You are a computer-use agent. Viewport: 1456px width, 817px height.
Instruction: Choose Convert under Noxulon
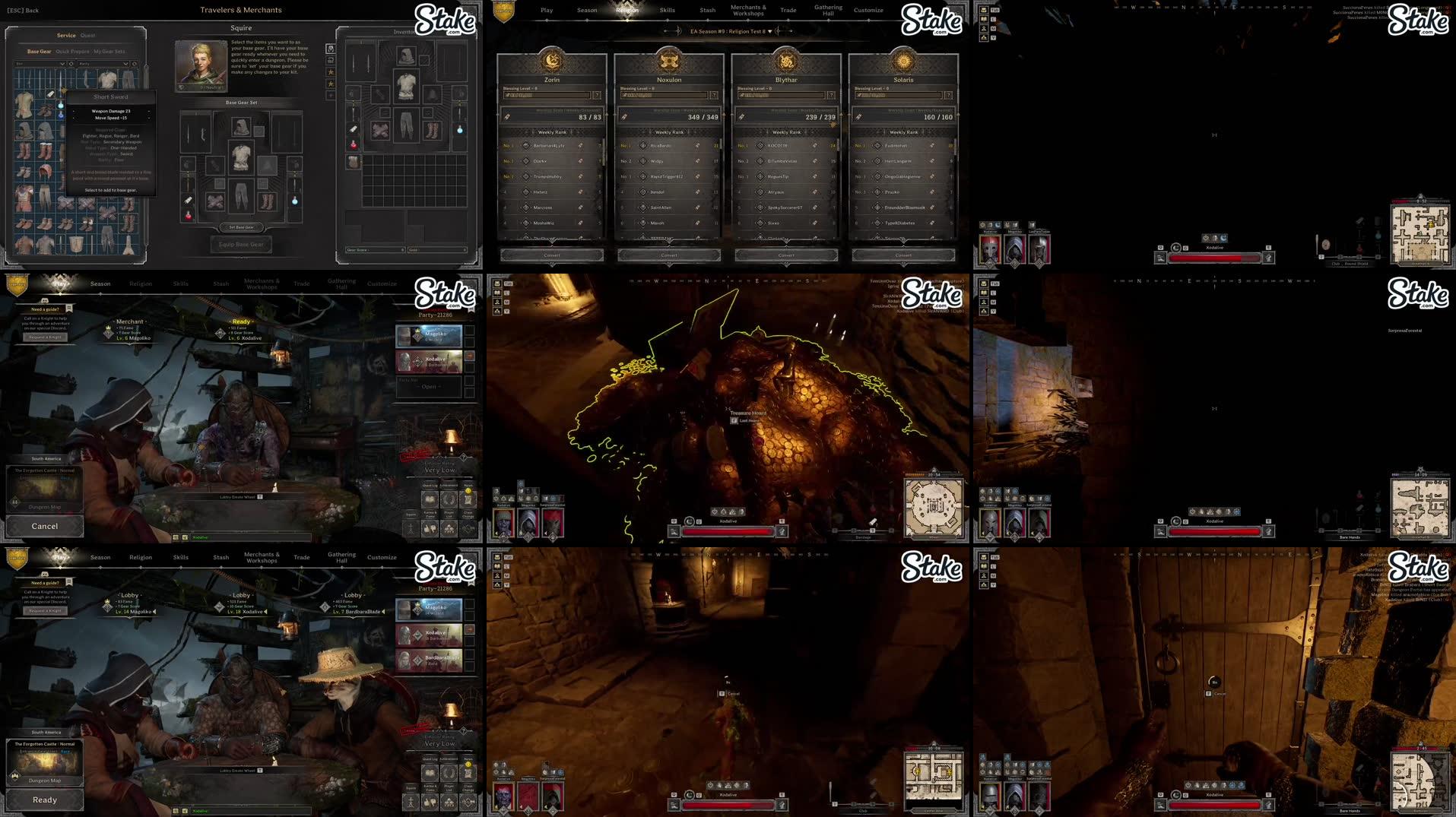(669, 255)
